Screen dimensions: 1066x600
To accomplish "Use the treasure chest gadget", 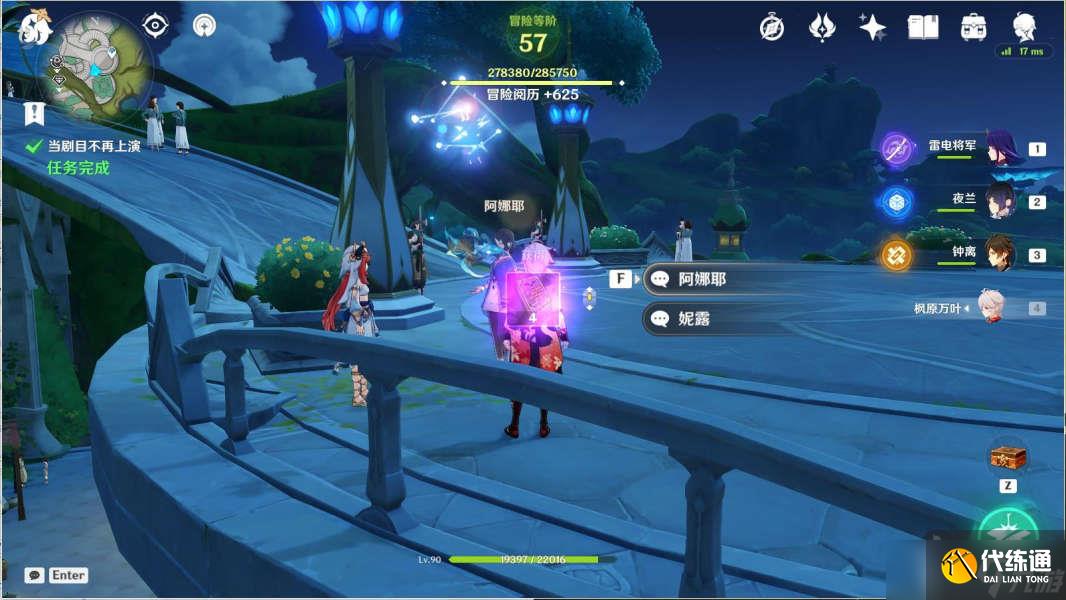I will [1007, 457].
